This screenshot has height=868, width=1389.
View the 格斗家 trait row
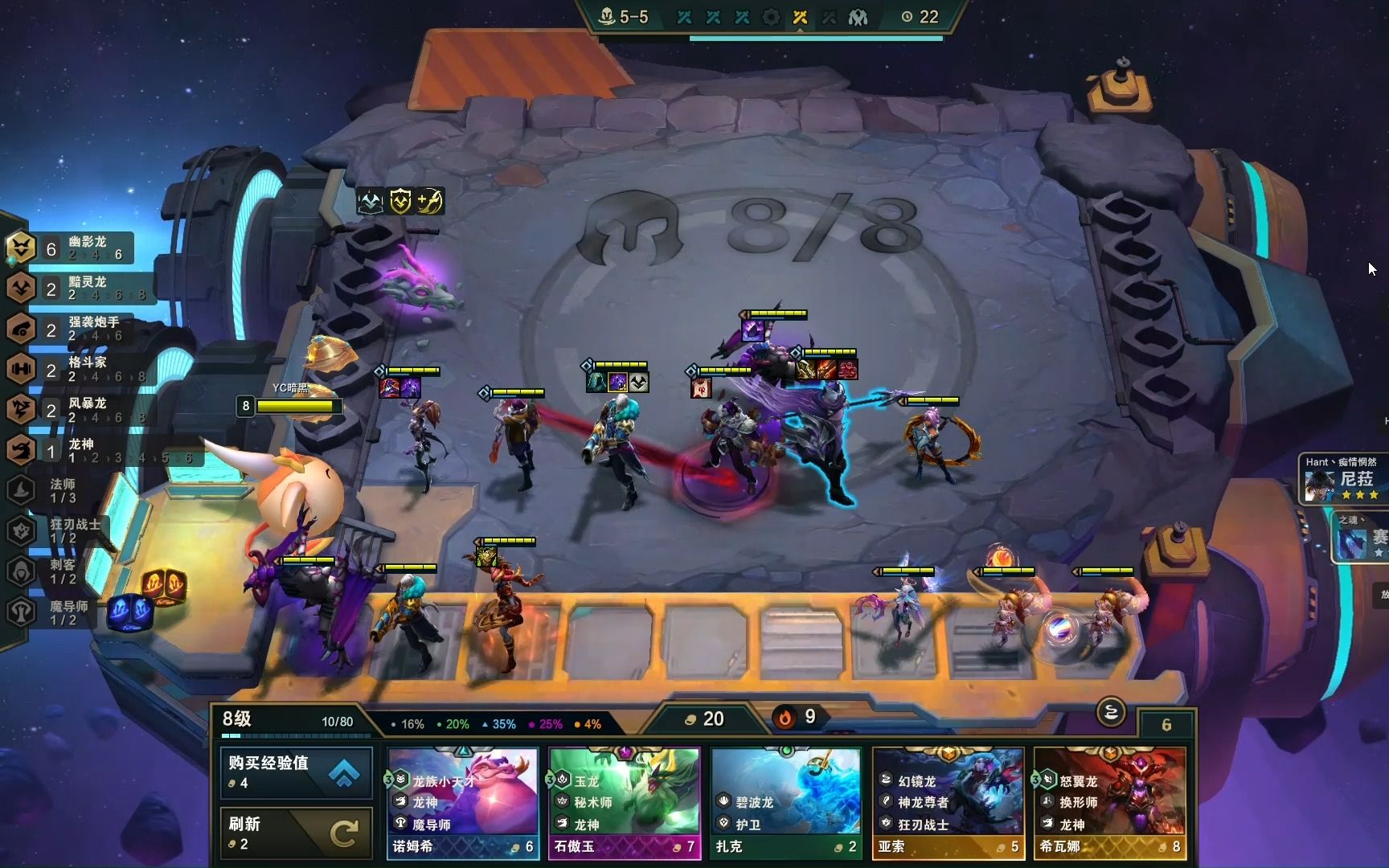pyautogui.click(x=71, y=370)
